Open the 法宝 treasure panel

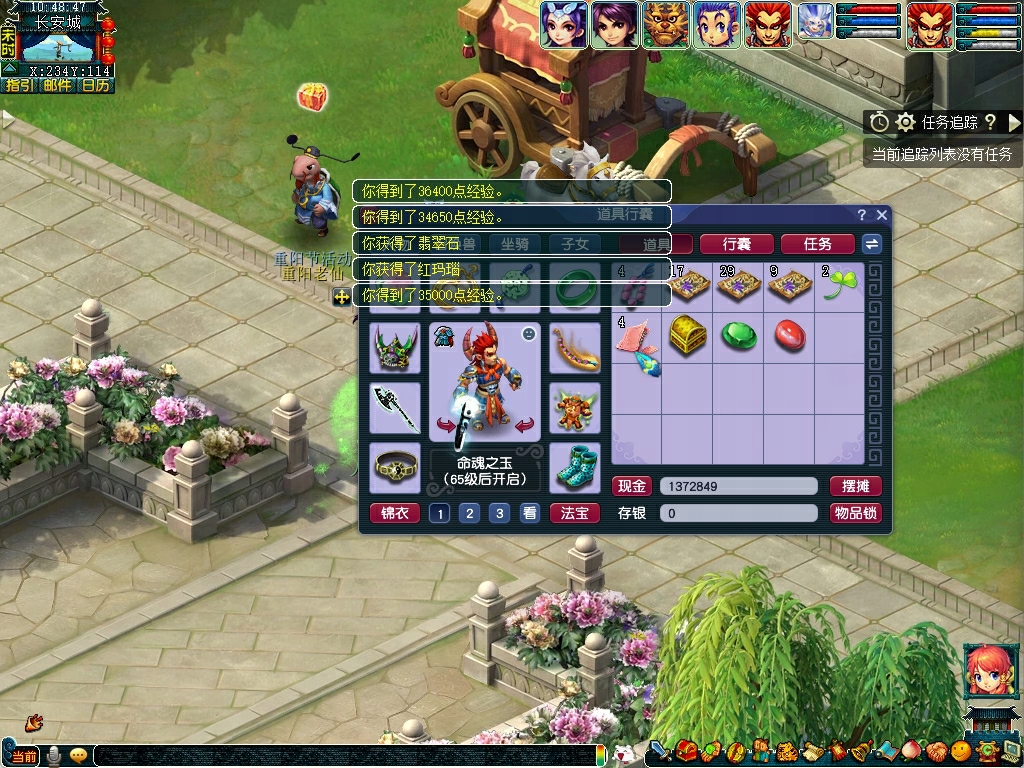tap(574, 513)
